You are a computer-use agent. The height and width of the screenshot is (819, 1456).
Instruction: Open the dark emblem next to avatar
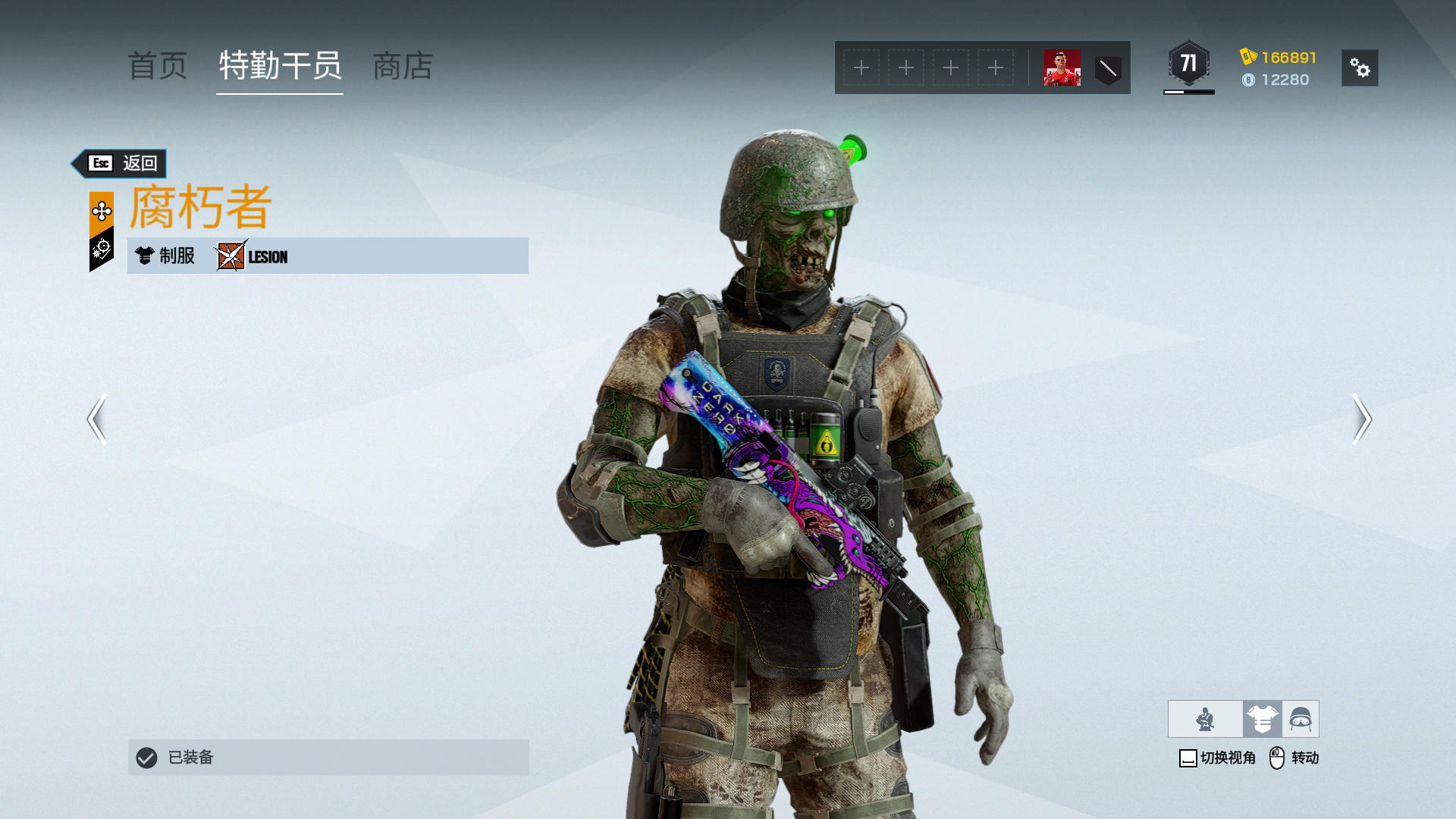1108,68
